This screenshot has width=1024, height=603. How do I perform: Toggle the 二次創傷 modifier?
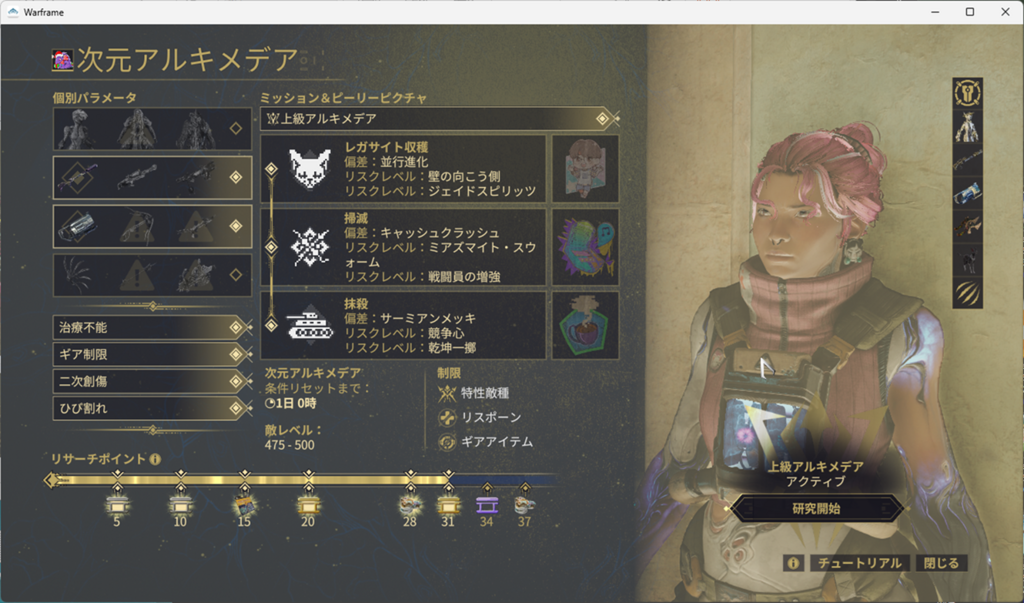pos(150,381)
